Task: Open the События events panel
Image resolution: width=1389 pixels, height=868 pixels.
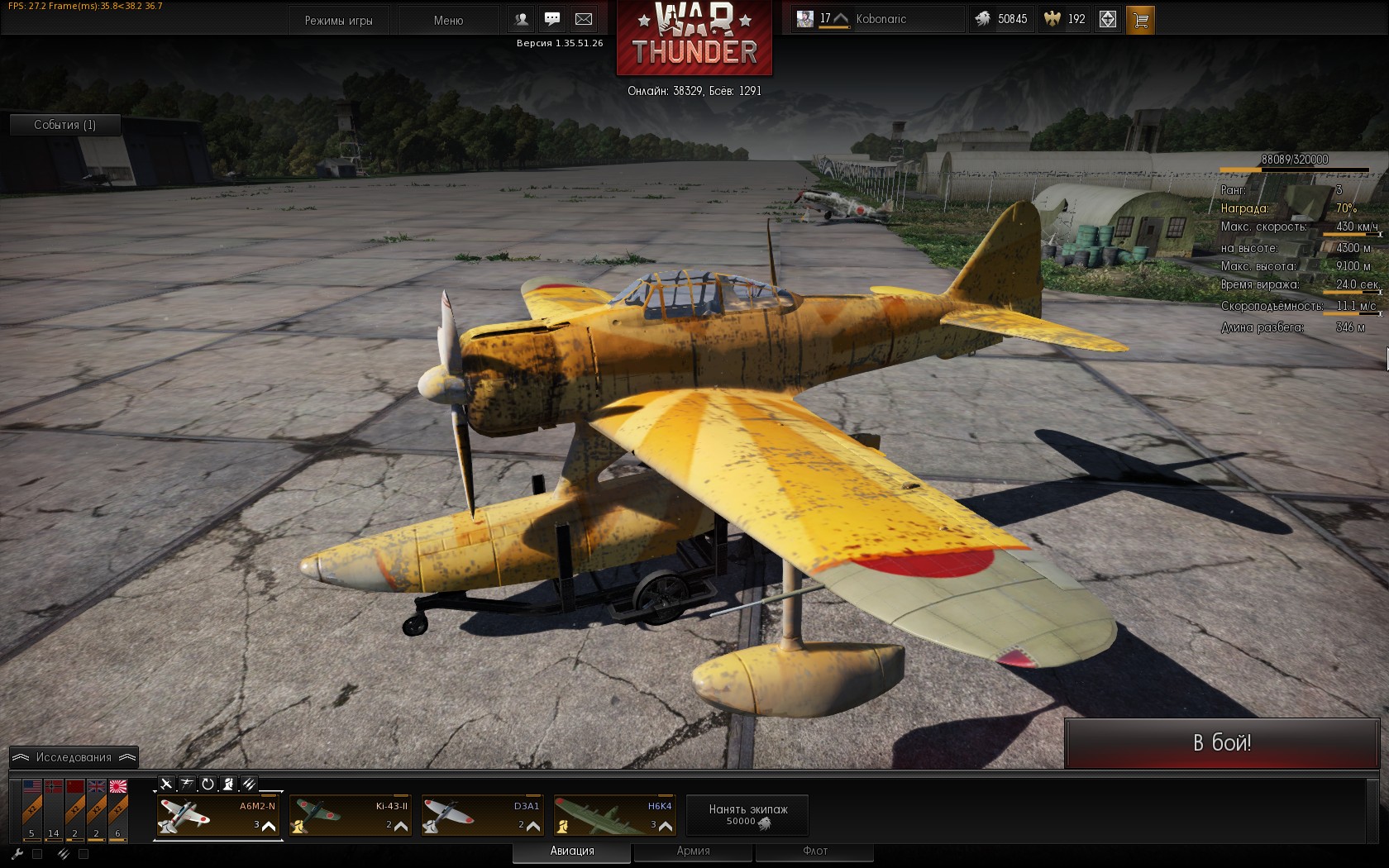Action: click(64, 125)
